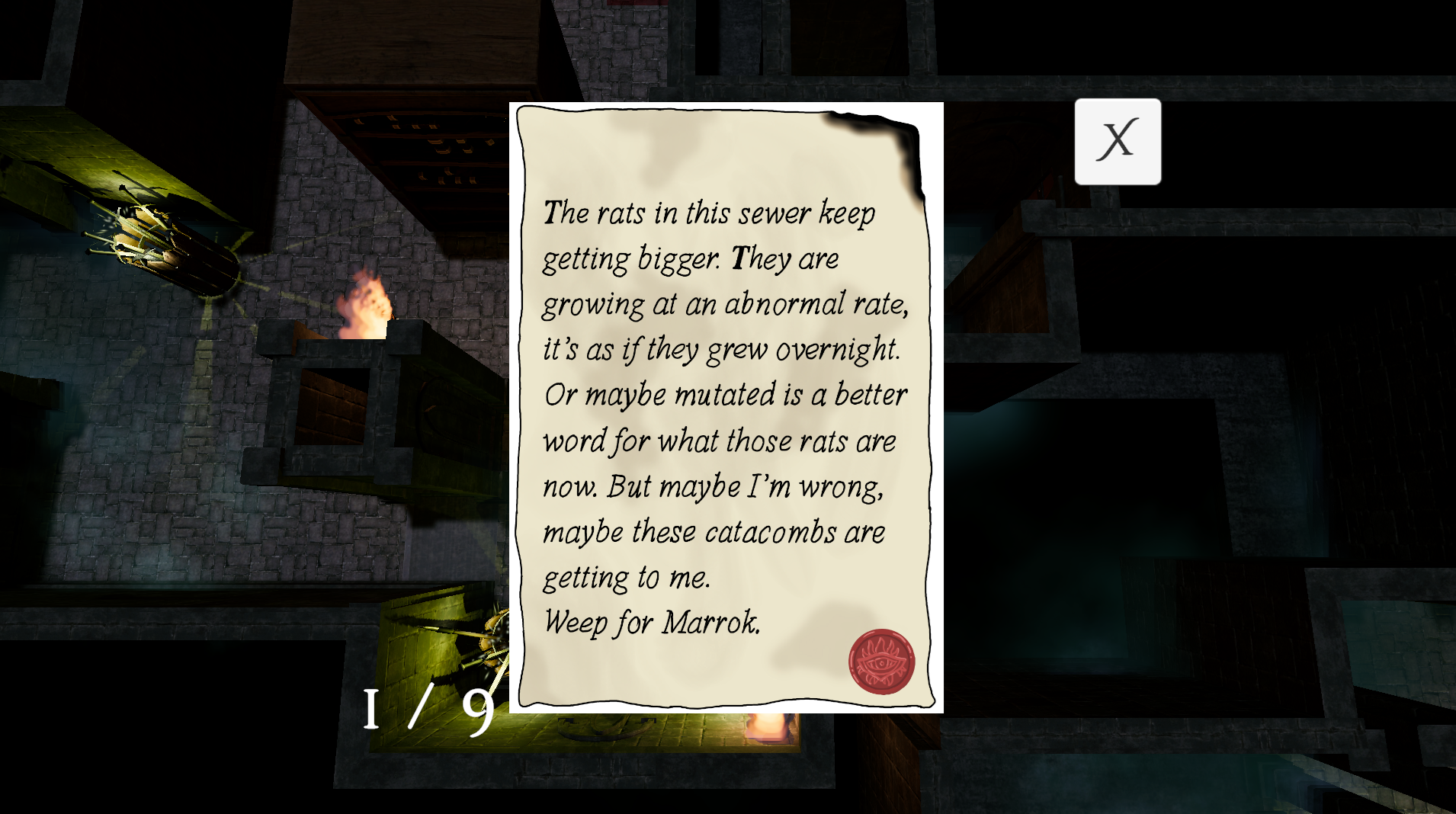
Task: Close the parchment note with the X button
Action: tap(1118, 141)
